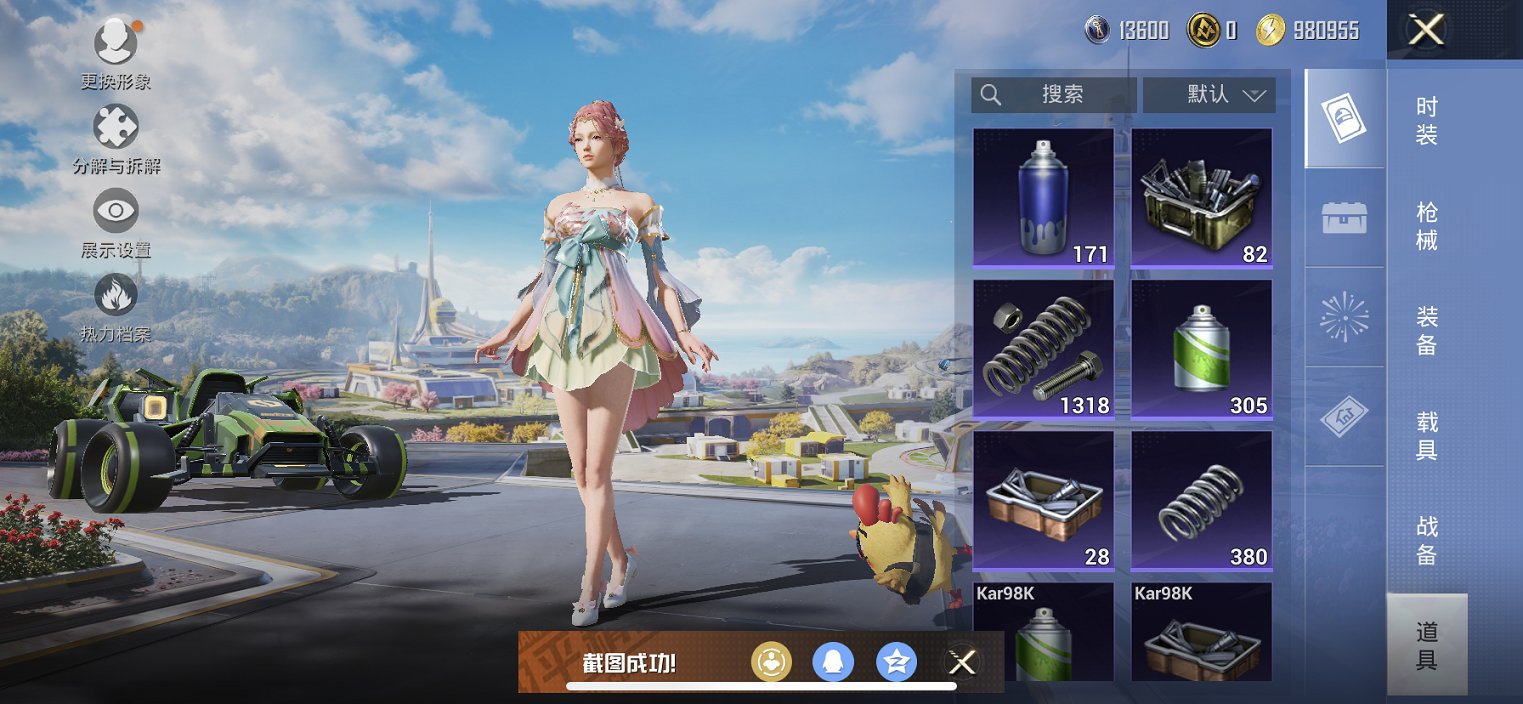Switch to the 时装 outfit tab
The width and height of the screenshot is (1523, 704).
1427,120
